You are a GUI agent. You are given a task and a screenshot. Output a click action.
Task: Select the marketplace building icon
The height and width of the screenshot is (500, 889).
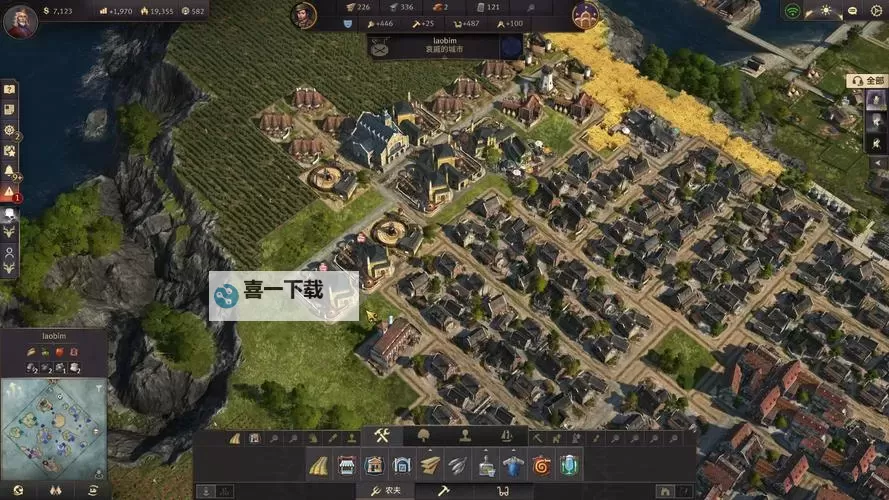[346, 465]
